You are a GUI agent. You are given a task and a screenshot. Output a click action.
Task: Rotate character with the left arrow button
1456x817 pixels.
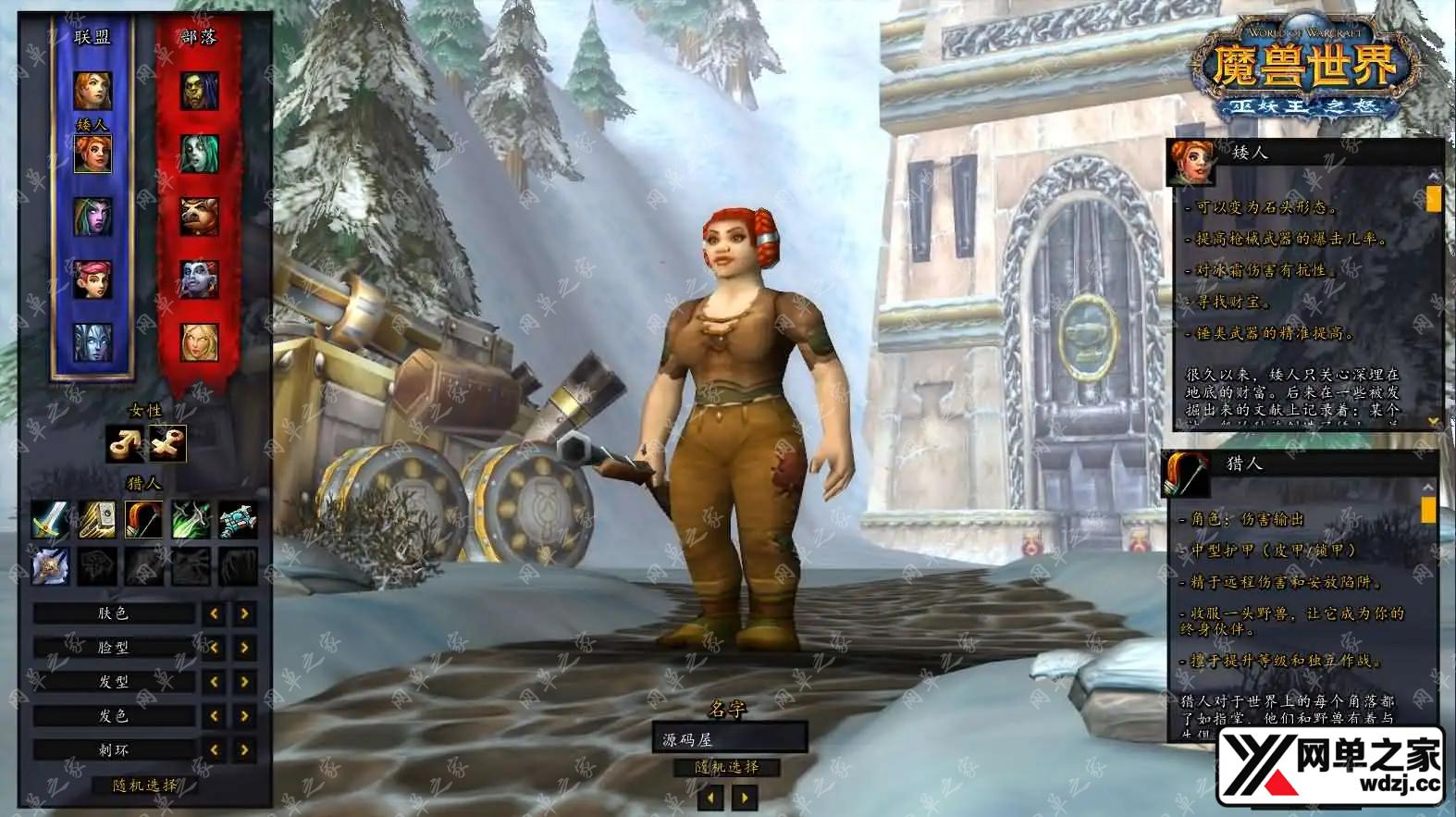710,797
